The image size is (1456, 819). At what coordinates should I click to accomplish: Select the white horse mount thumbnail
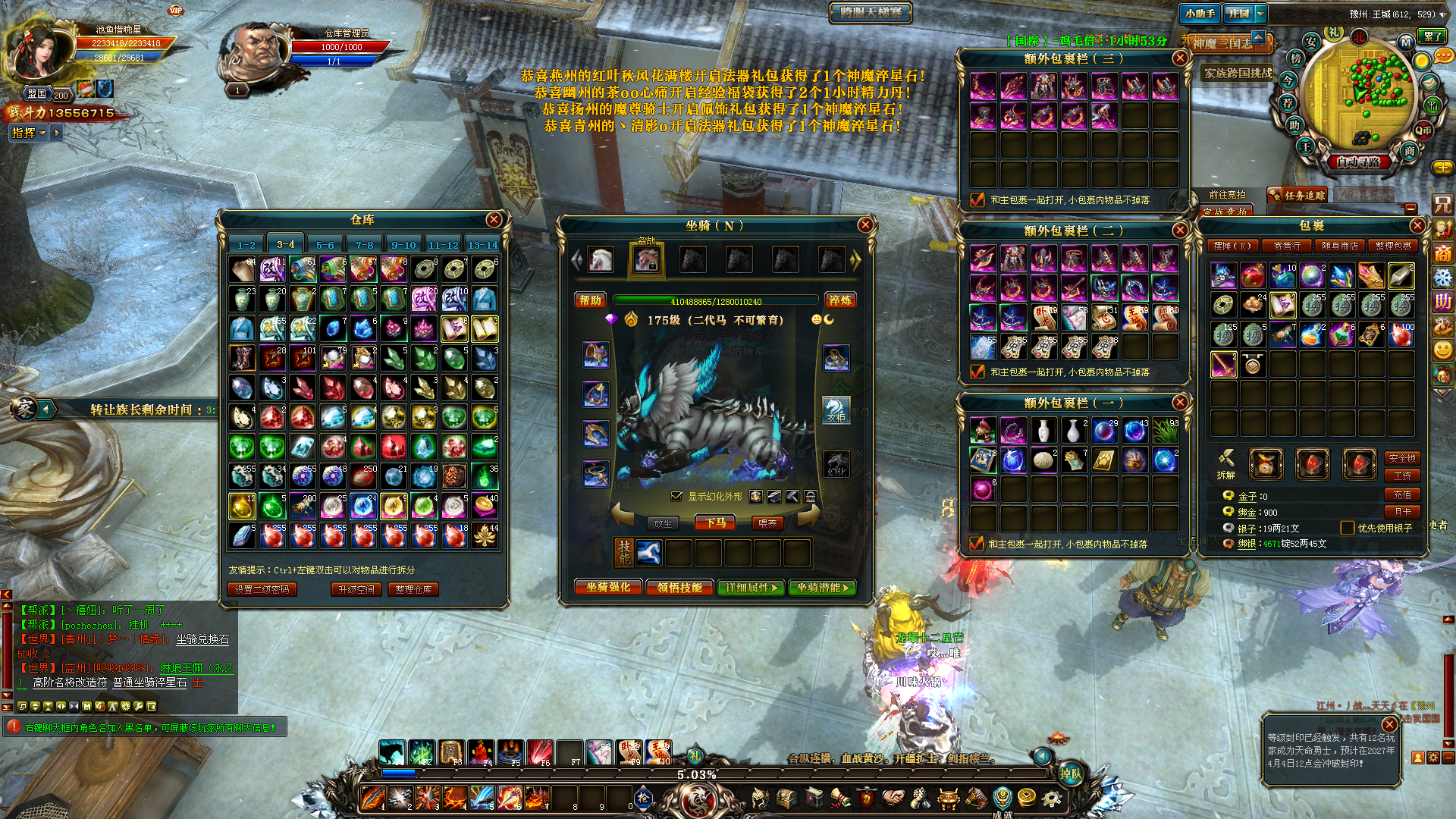(x=601, y=260)
